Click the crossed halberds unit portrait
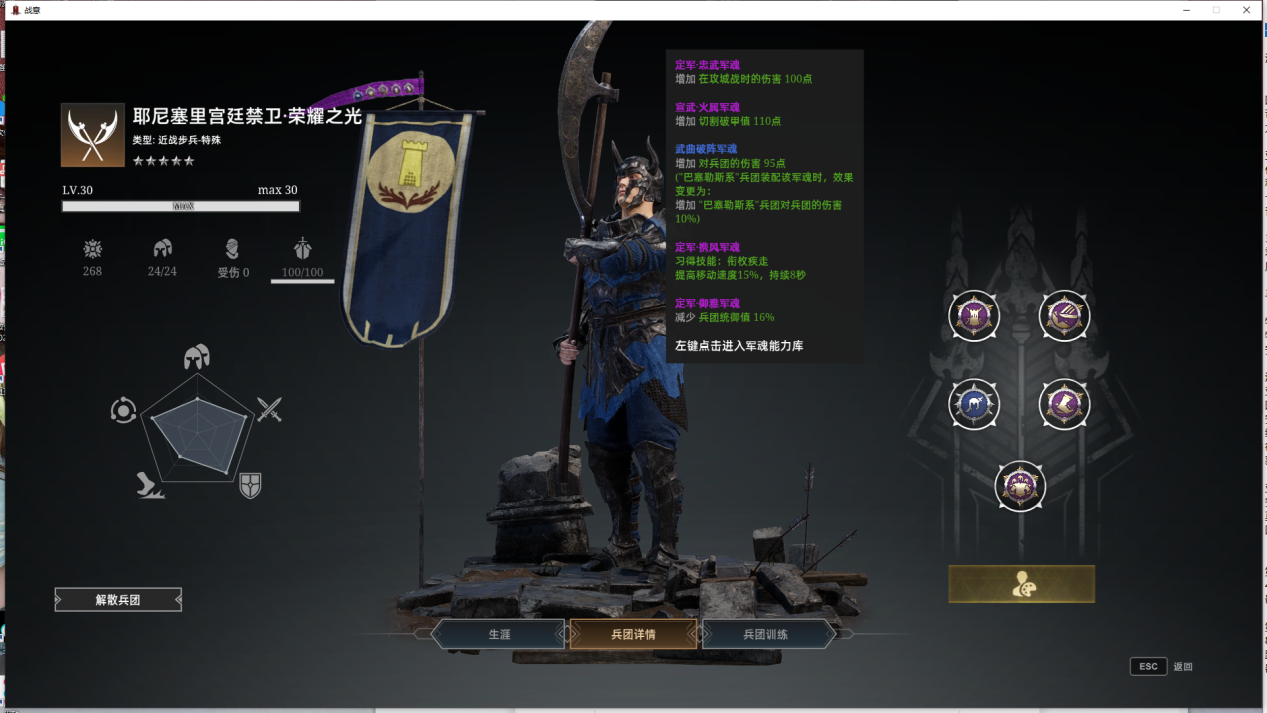The image size is (1267, 713). tap(93, 135)
